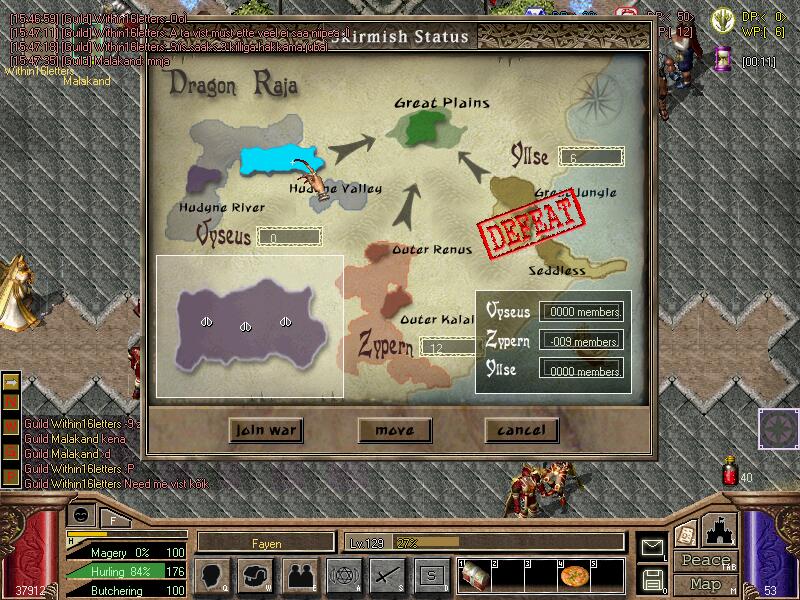800x600 pixels.
Task: Open the two-people party icon
Action: pyautogui.click(x=299, y=576)
